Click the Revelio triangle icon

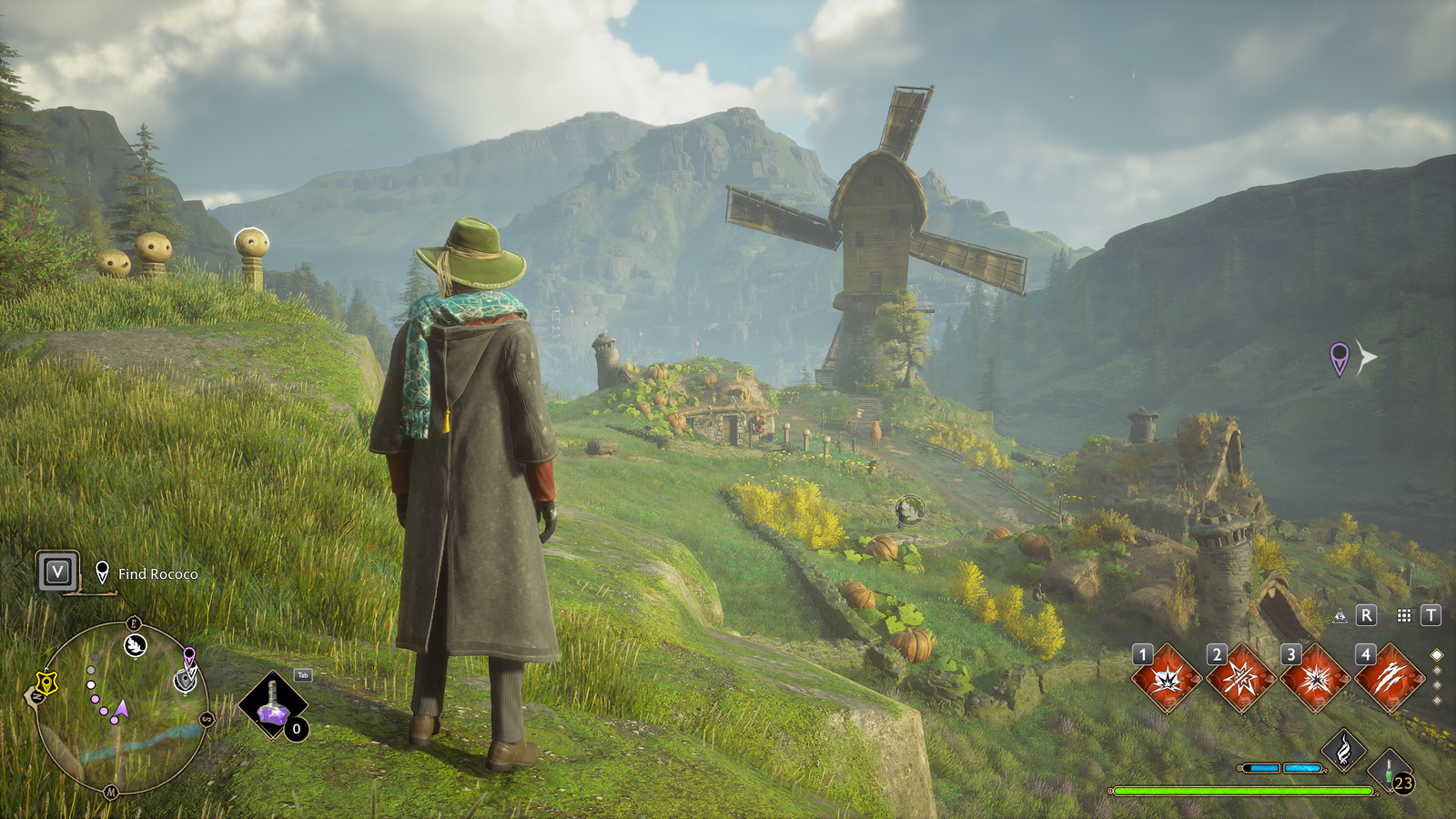point(1340,617)
